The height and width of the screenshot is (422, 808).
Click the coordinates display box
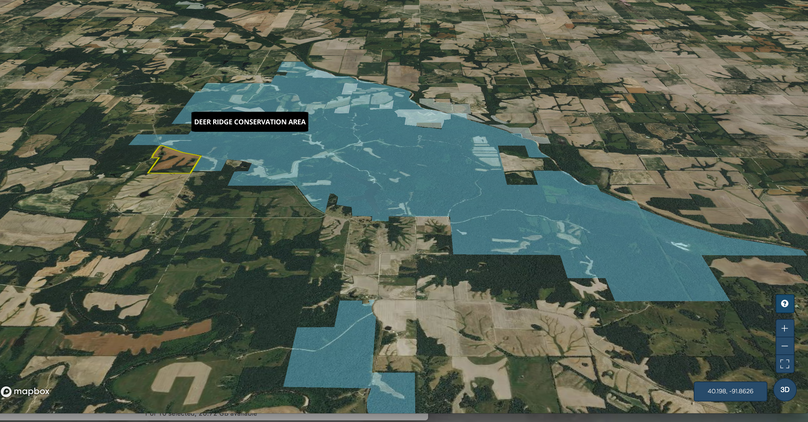click(730, 391)
